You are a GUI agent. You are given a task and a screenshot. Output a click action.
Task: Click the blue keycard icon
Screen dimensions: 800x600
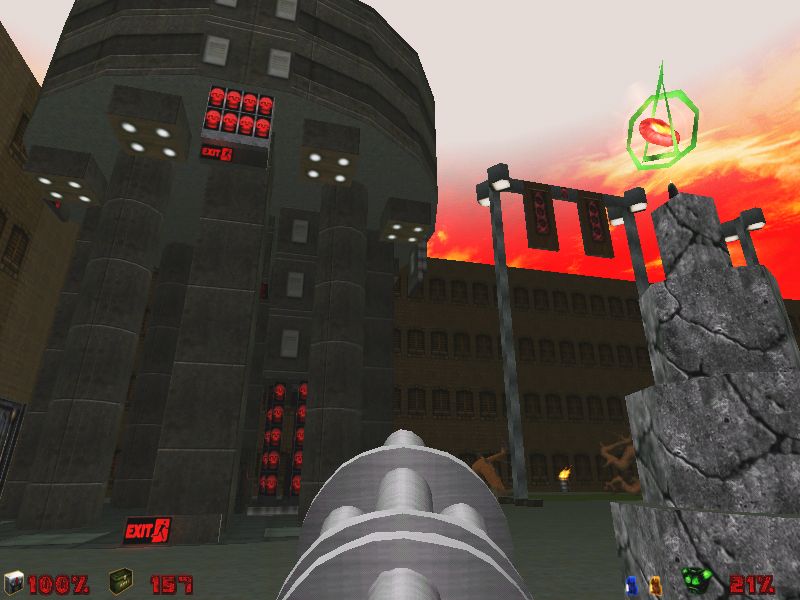(x=631, y=582)
